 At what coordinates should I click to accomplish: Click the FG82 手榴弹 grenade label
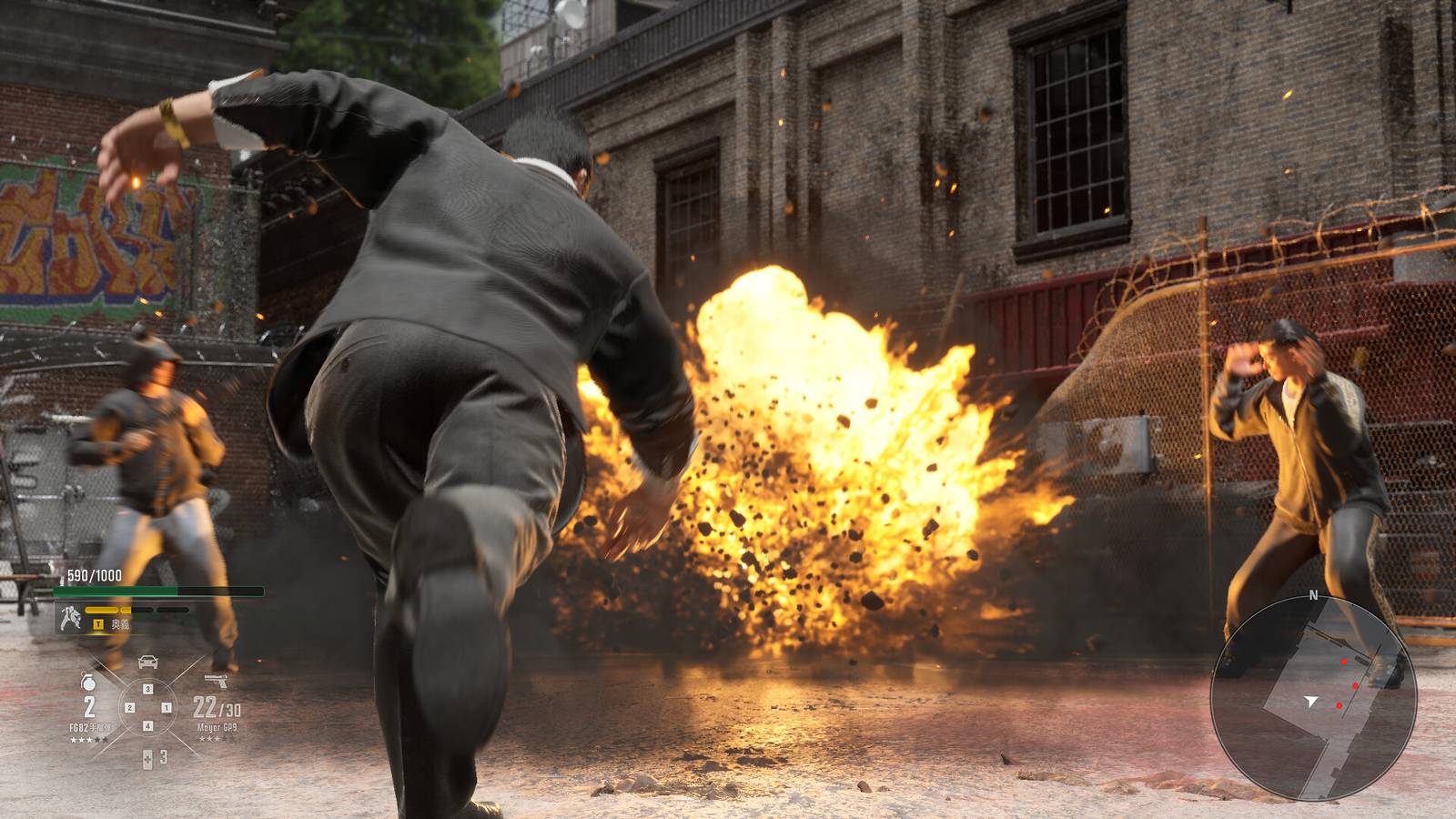(92, 725)
